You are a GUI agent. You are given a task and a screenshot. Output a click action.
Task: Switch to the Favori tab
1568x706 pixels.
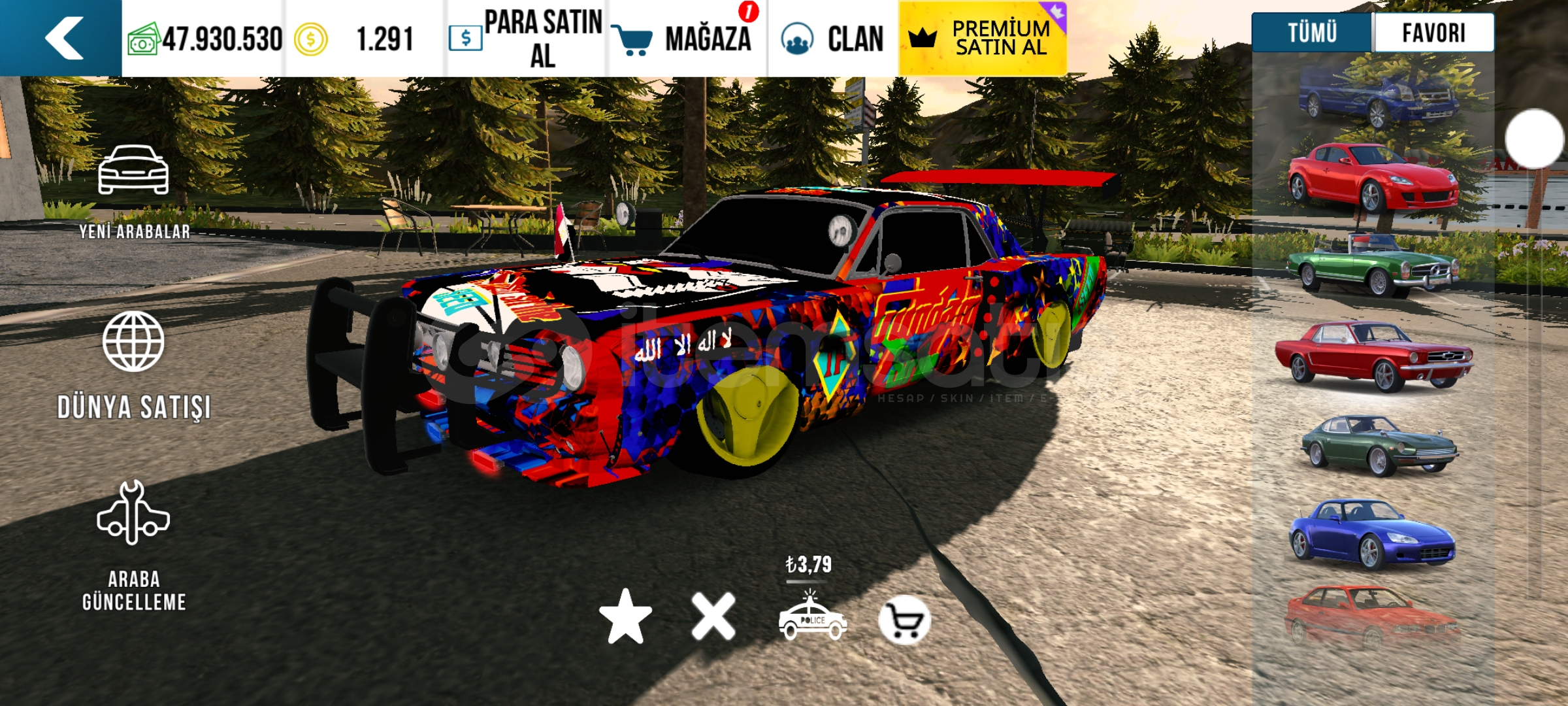pyautogui.click(x=1433, y=33)
